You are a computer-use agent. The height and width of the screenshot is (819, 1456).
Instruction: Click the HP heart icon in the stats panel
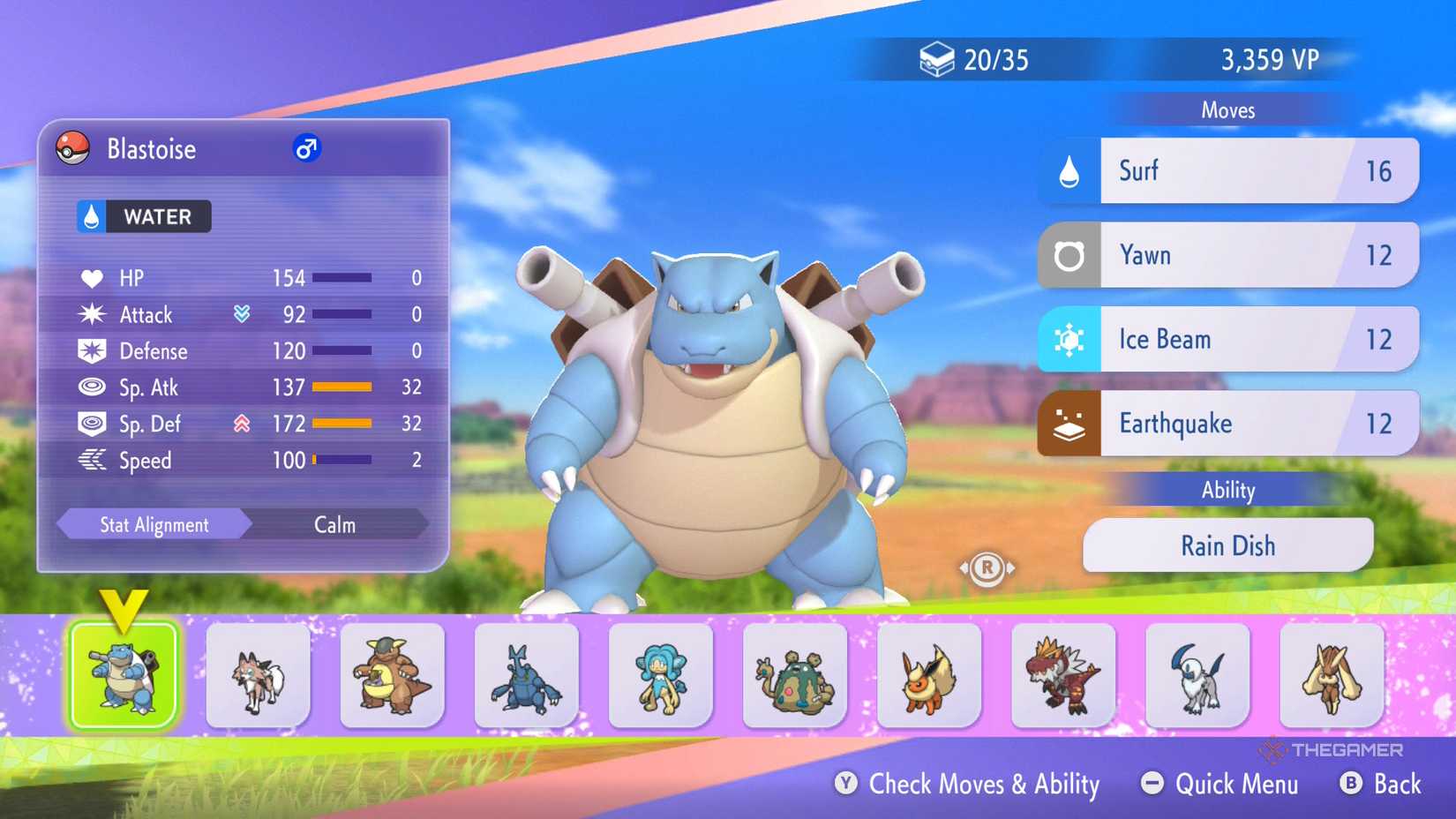91,277
